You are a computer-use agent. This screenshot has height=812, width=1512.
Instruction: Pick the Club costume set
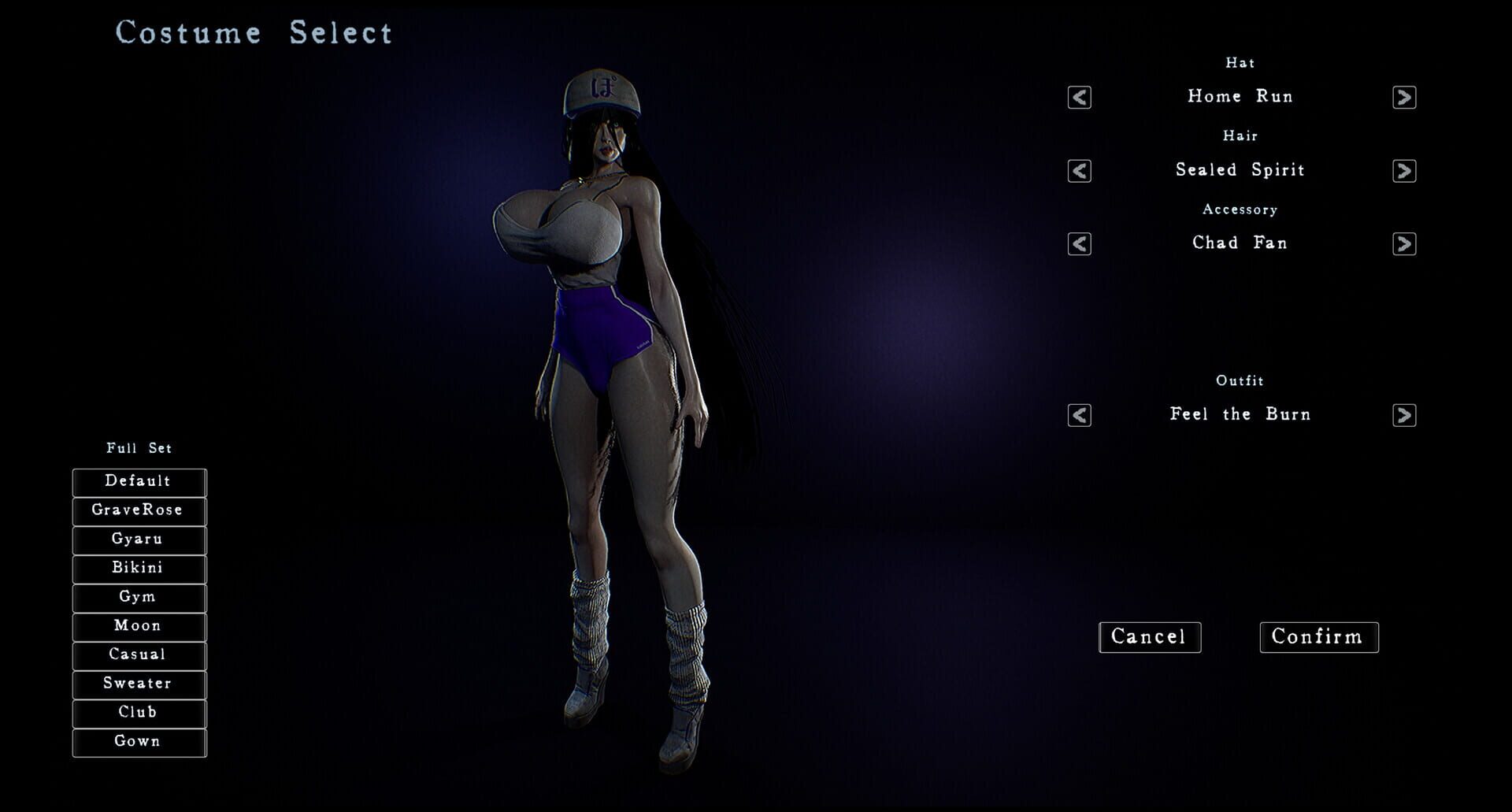(x=139, y=713)
